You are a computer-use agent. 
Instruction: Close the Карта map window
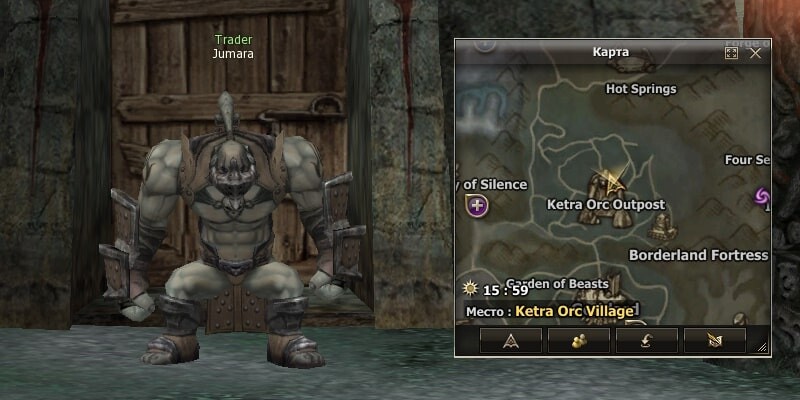coord(755,53)
